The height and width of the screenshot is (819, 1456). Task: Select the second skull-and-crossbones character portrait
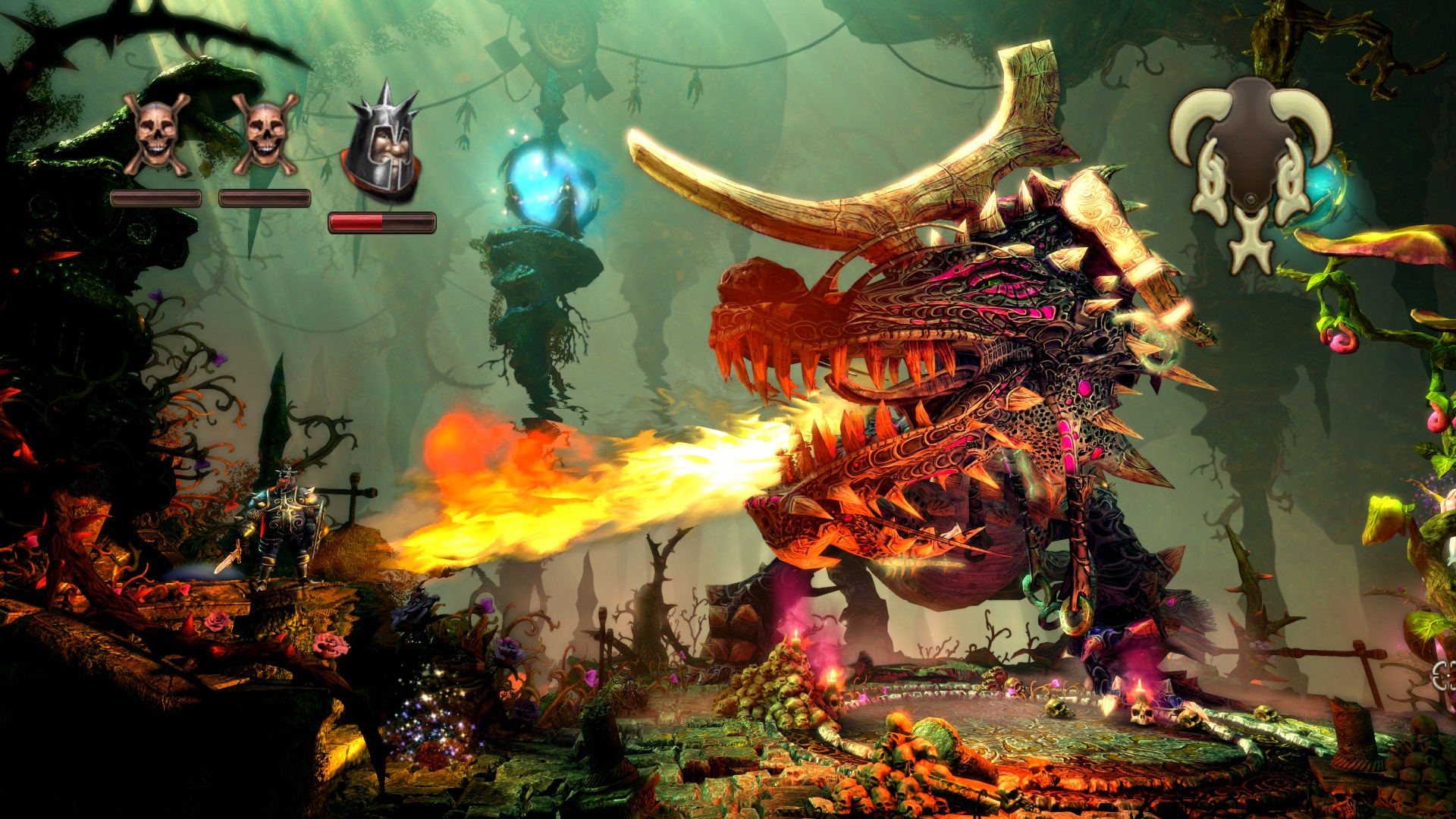tap(267, 133)
